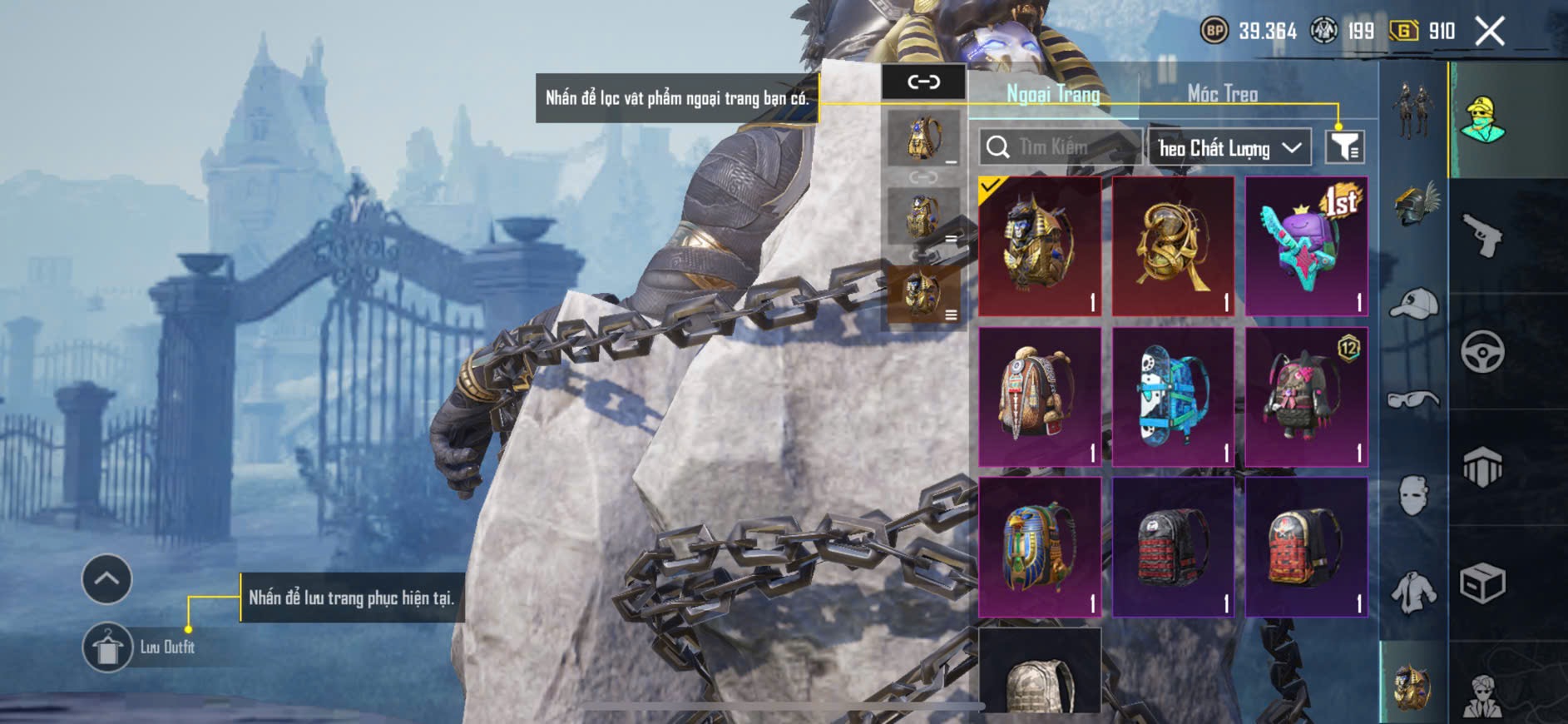Open the steering wheel vehicle section
This screenshot has width=1568, height=724.
click(x=1482, y=351)
